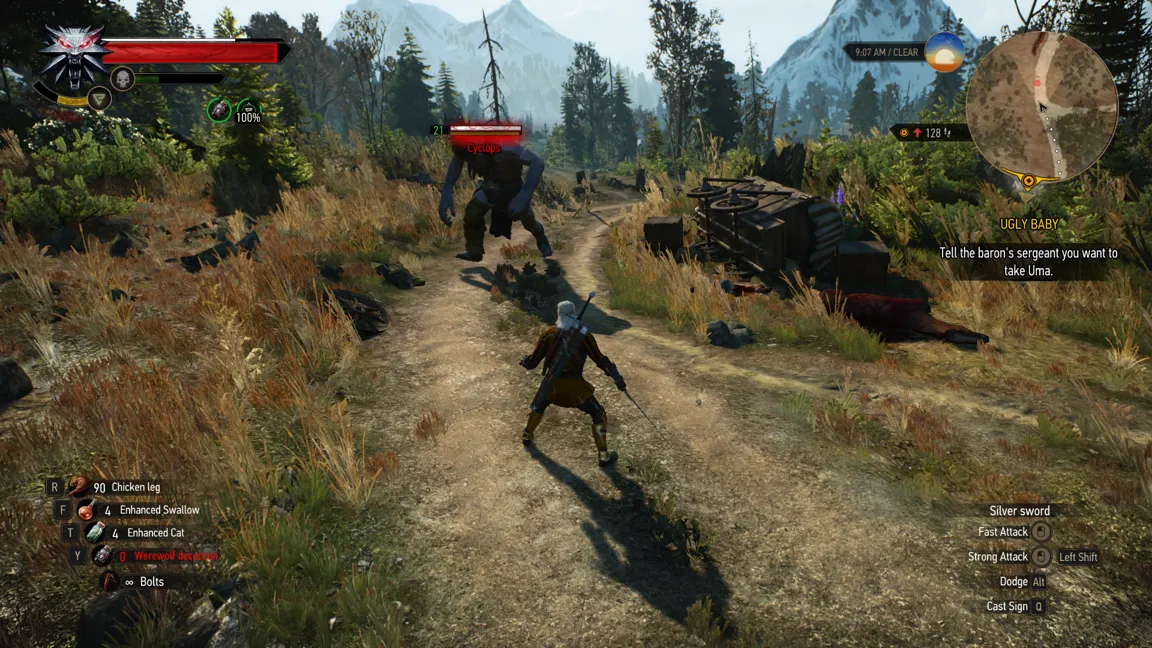
Task: Use the Chicken leg quick slot
Action: 79,487
